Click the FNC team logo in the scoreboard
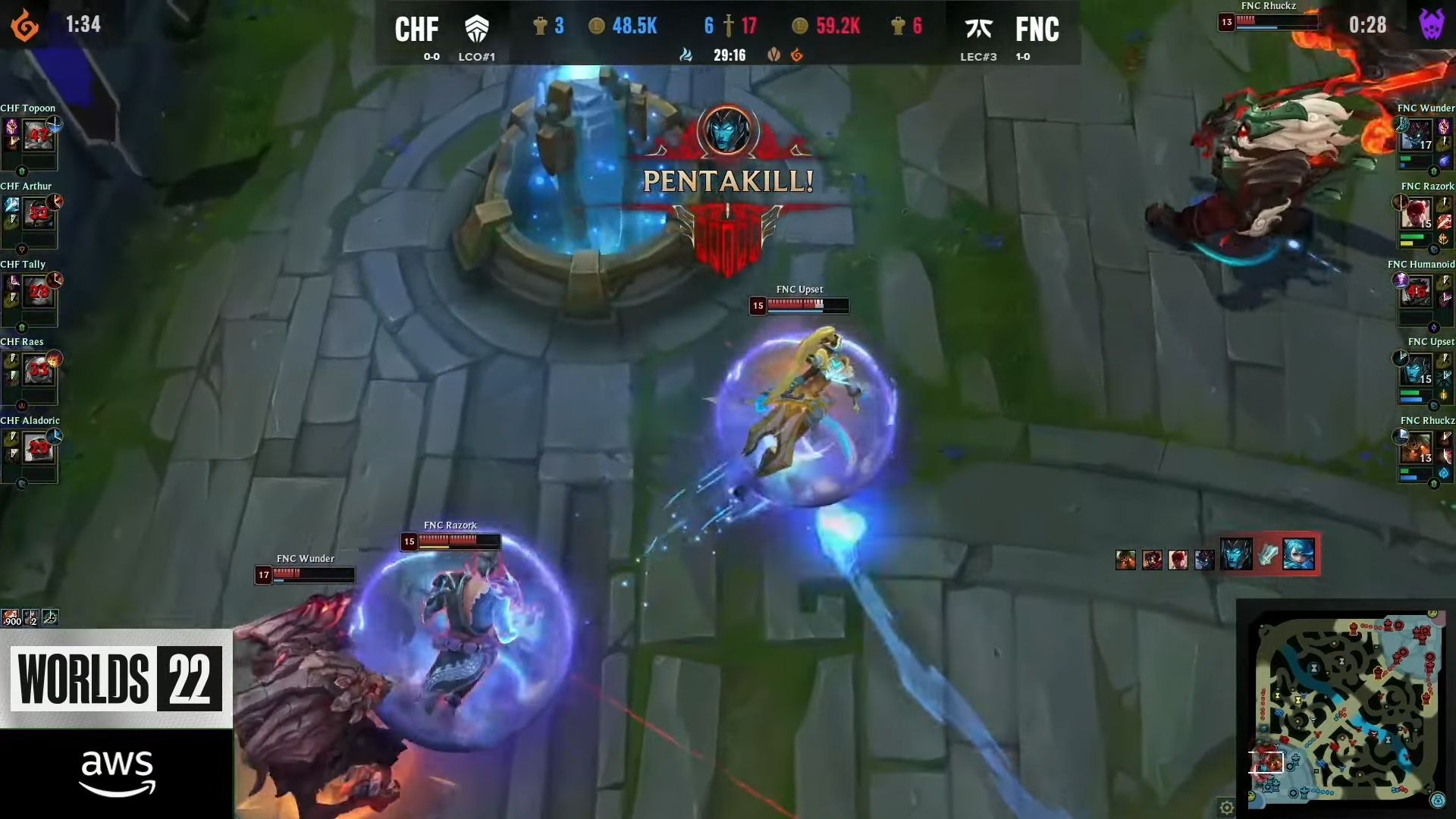 click(981, 29)
